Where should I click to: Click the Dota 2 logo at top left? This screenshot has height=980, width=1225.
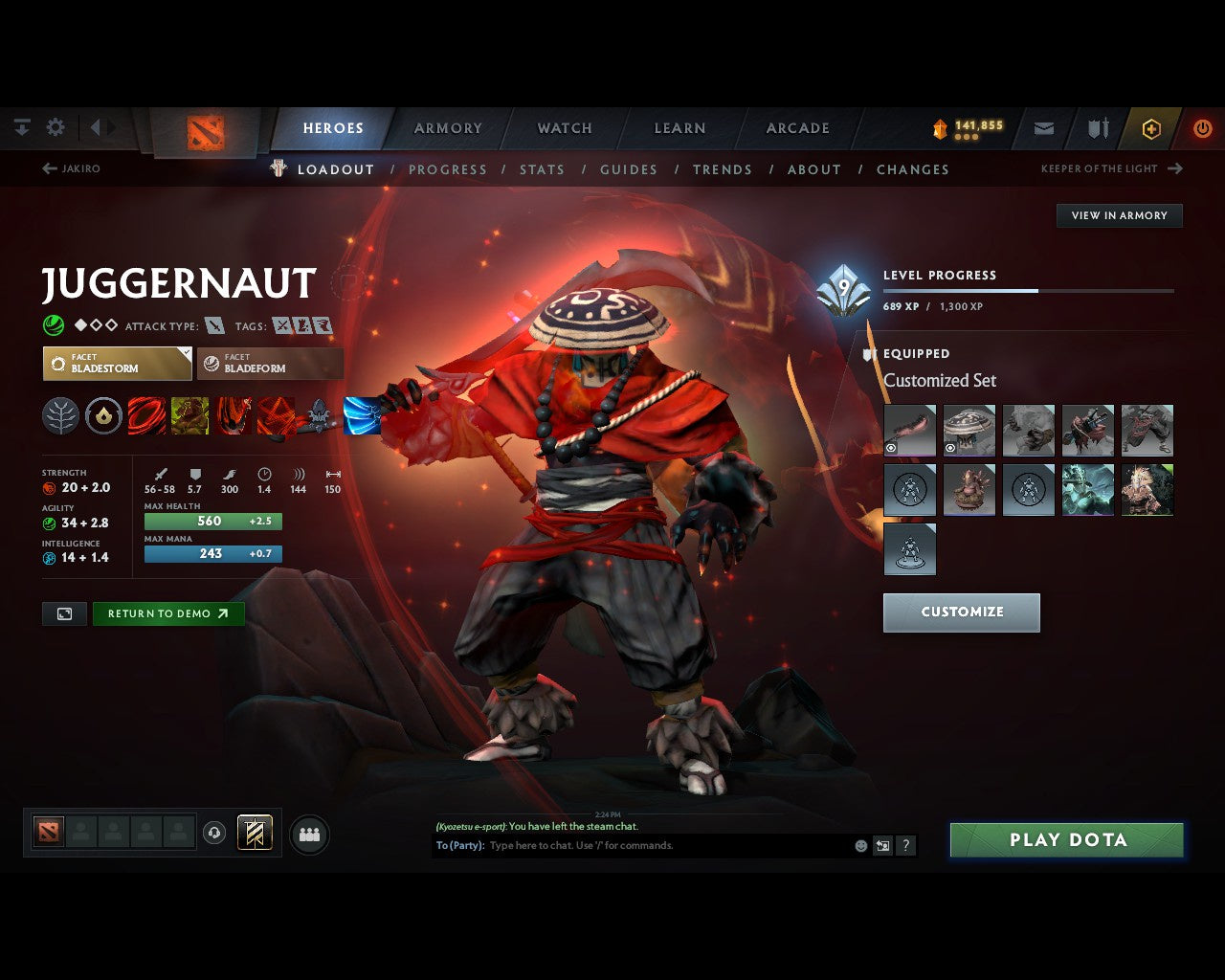tap(204, 130)
